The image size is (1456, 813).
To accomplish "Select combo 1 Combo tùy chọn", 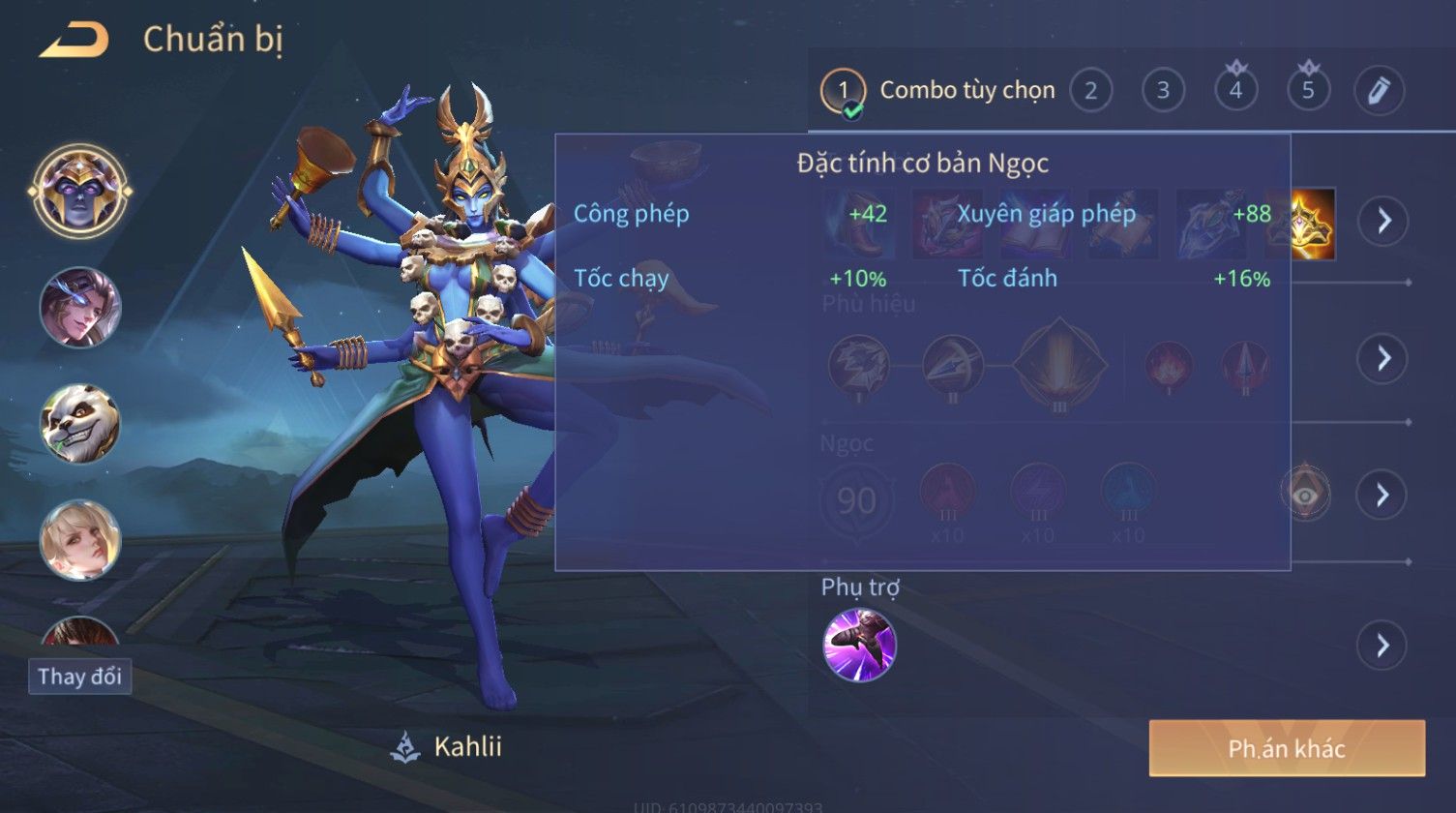I will click(x=938, y=91).
